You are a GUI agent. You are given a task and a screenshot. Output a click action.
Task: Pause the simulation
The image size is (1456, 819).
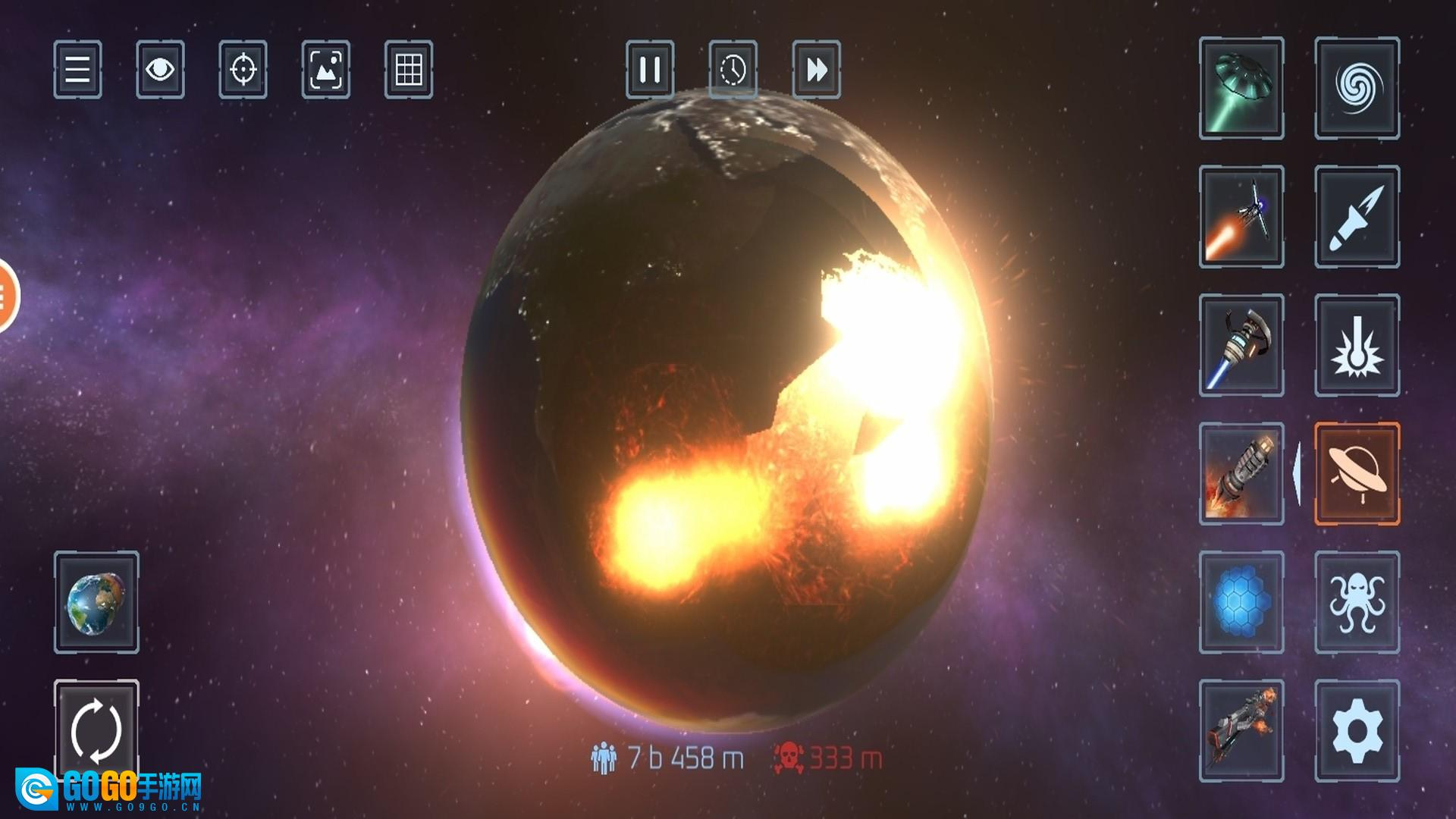[x=650, y=70]
